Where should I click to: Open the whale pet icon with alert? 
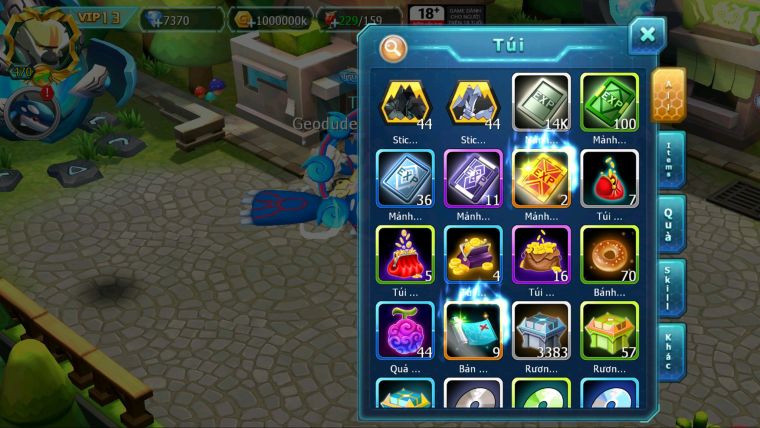point(28,112)
